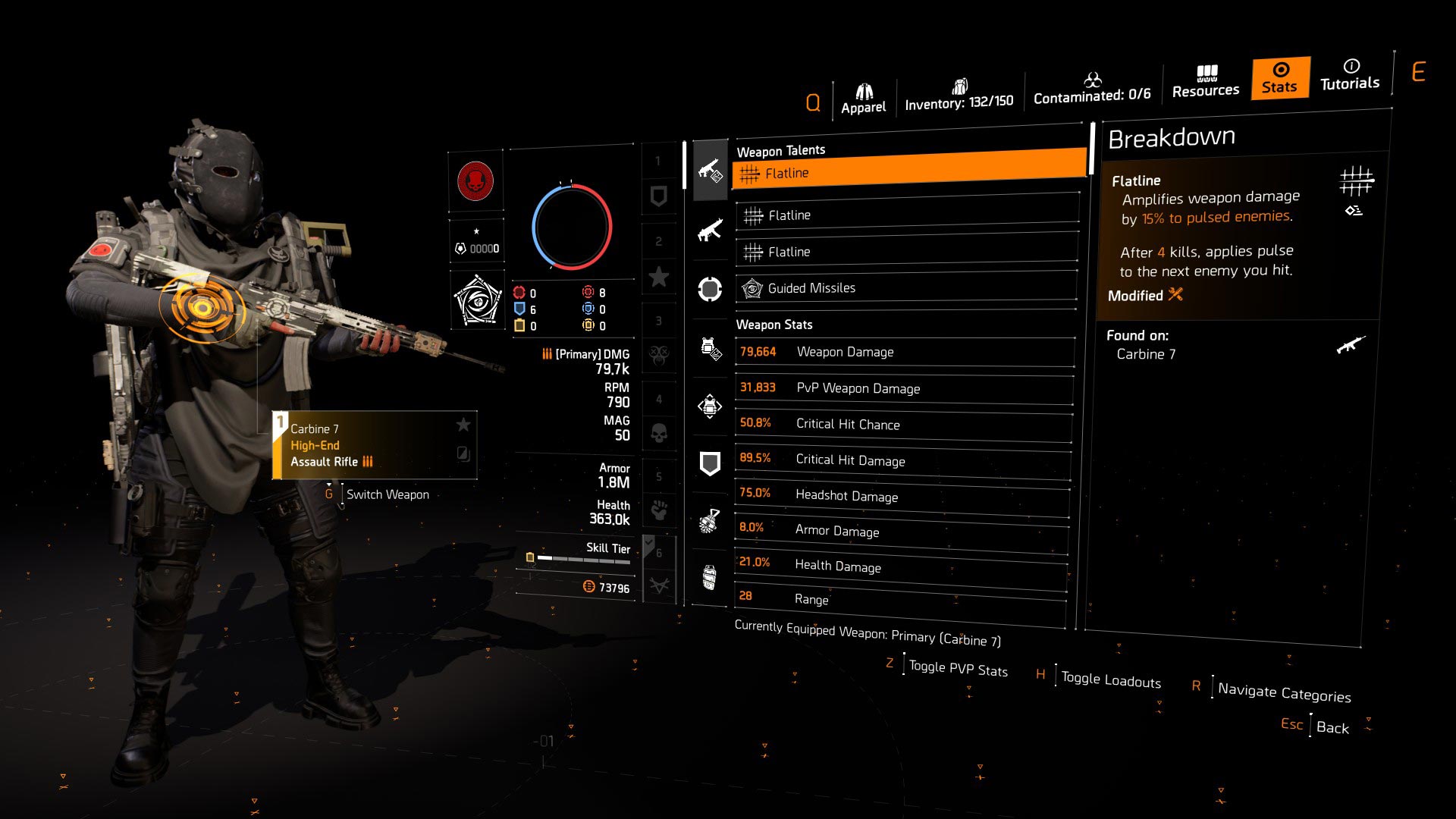Toggle favorite star on the Carbine 7 card
Viewport: 1456px width, 819px height.
click(463, 425)
